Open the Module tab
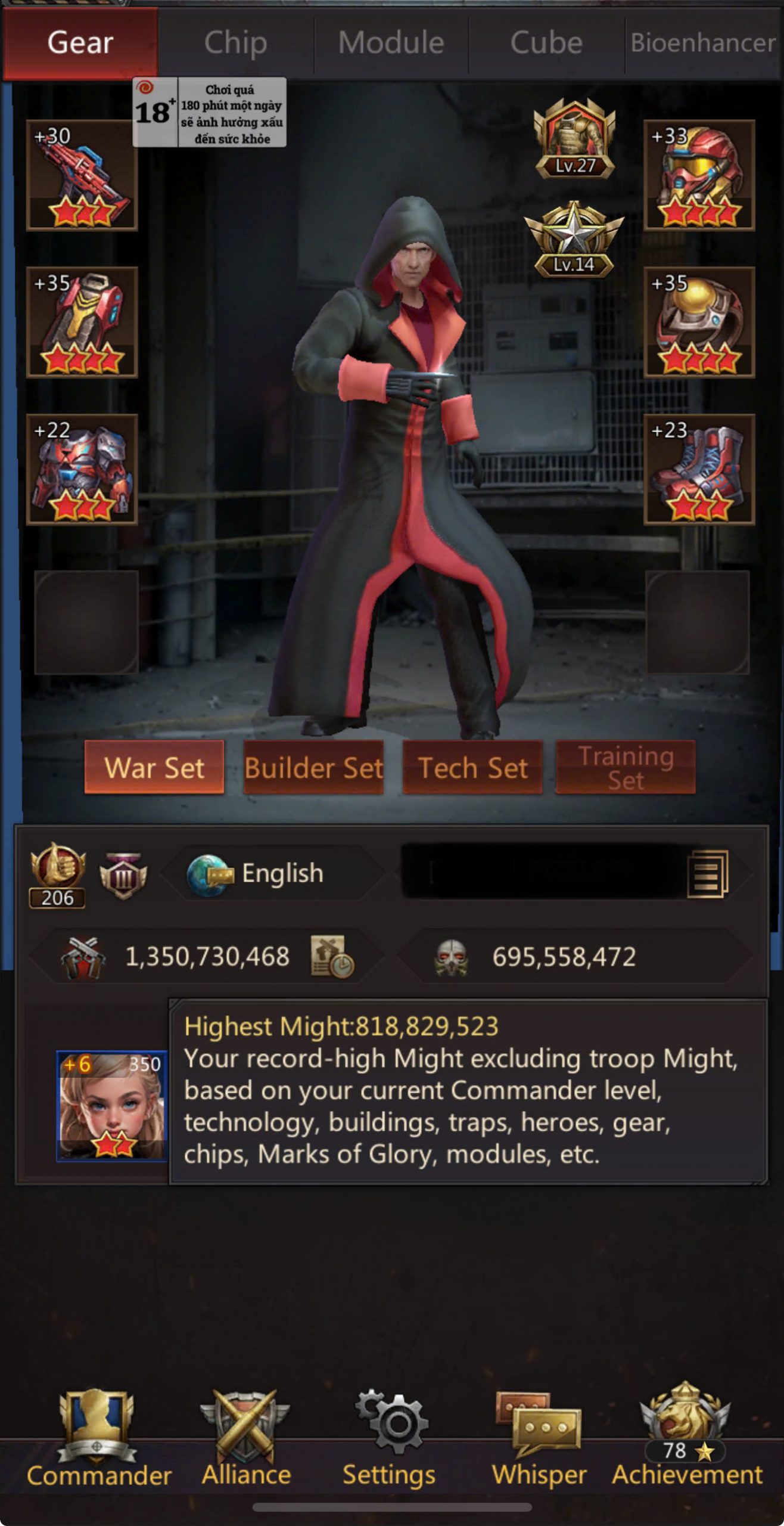This screenshot has height=1526, width=784. [391, 43]
